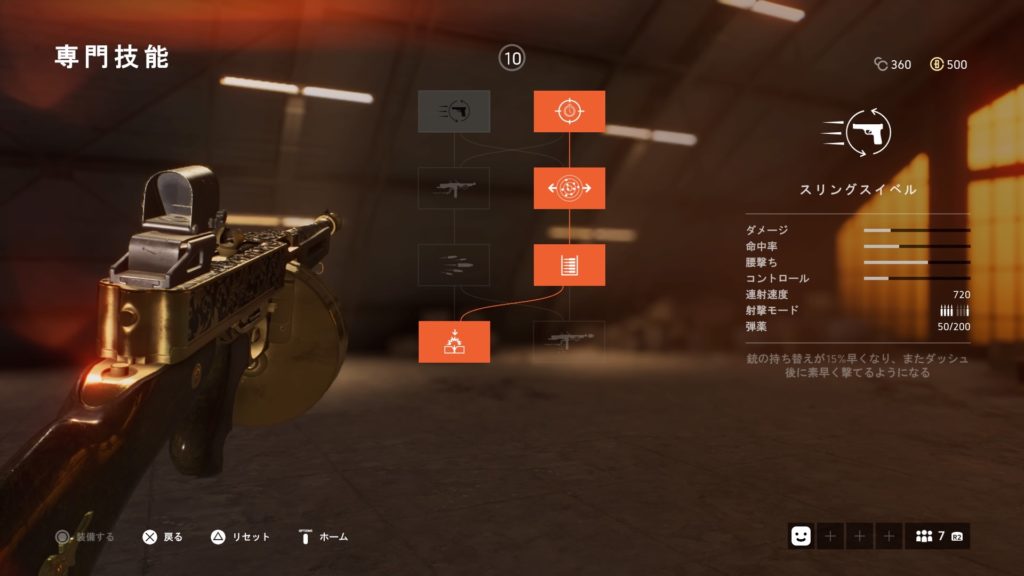
Task: Click the smiley face squad avatar
Action: [x=801, y=536]
